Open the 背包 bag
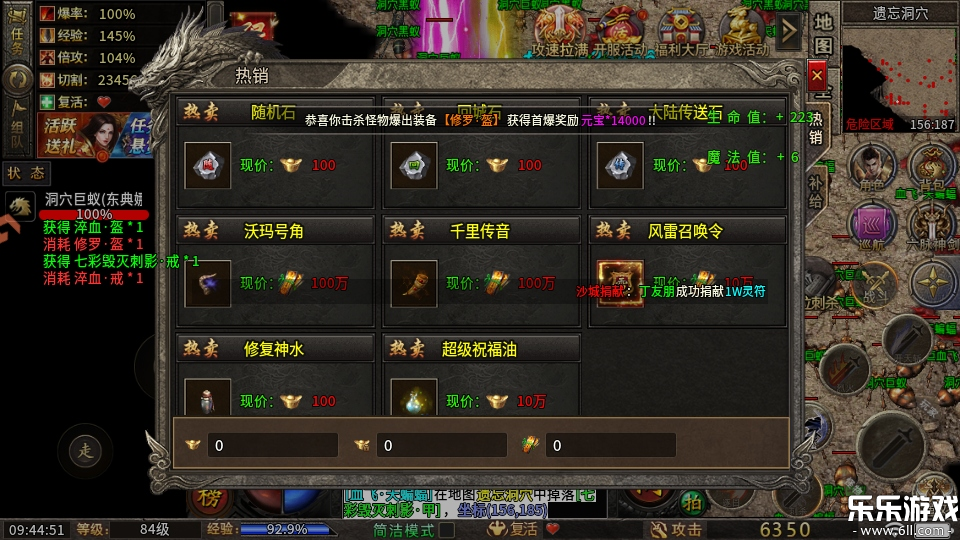Viewport: 960px width, 540px height. (936, 163)
